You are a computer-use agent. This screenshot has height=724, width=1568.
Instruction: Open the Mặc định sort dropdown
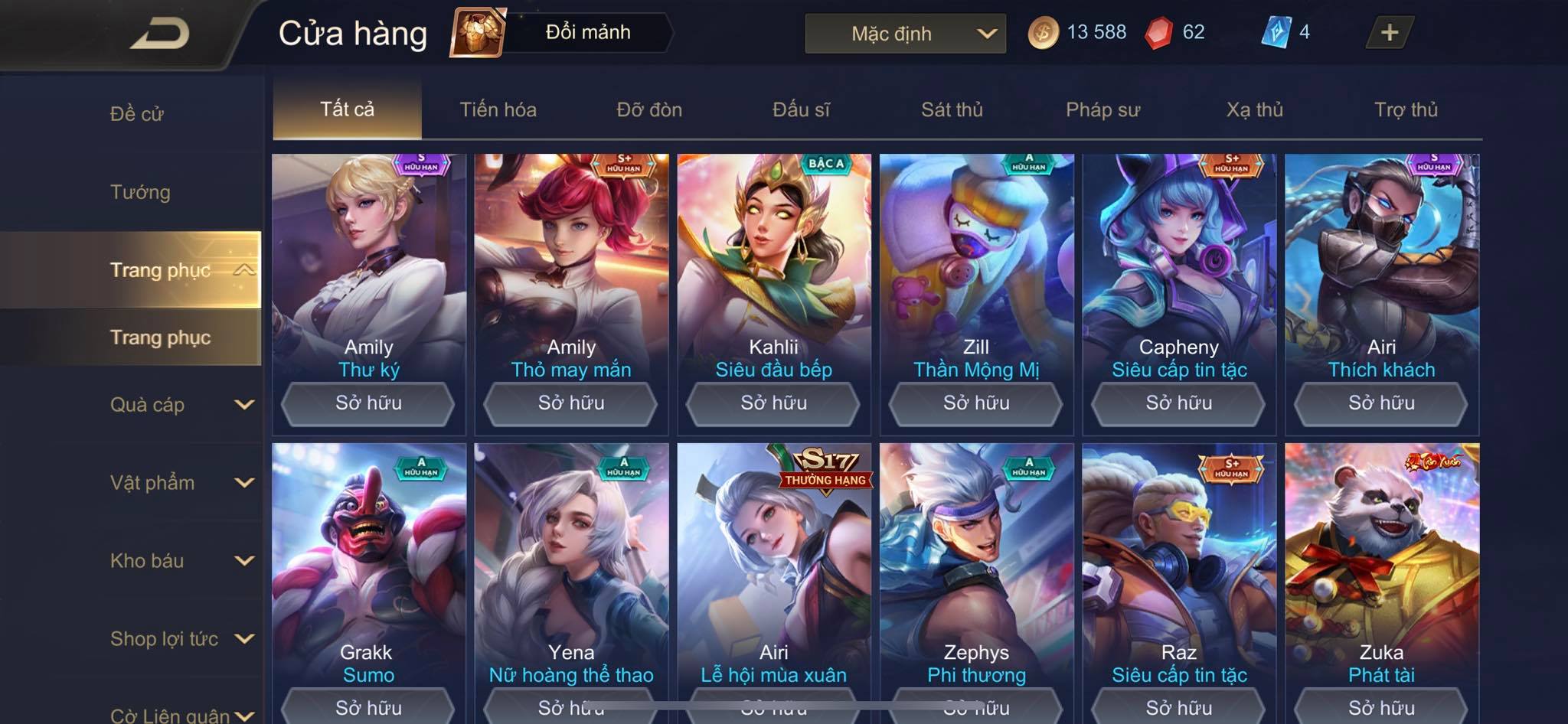click(x=905, y=34)
